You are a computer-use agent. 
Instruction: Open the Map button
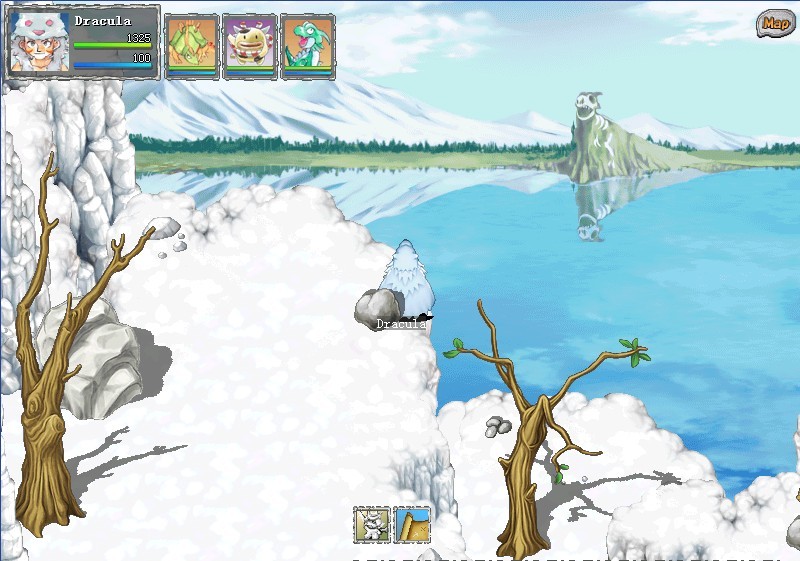(x=773, y=23)
